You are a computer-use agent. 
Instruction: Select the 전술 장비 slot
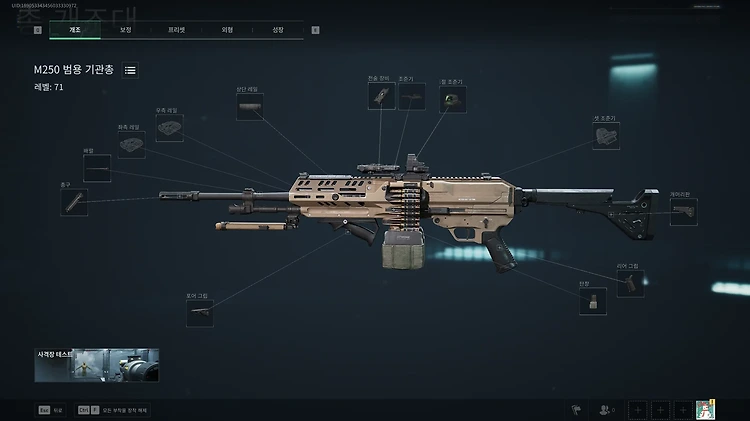pyautogui.click(x=382, y=96)
